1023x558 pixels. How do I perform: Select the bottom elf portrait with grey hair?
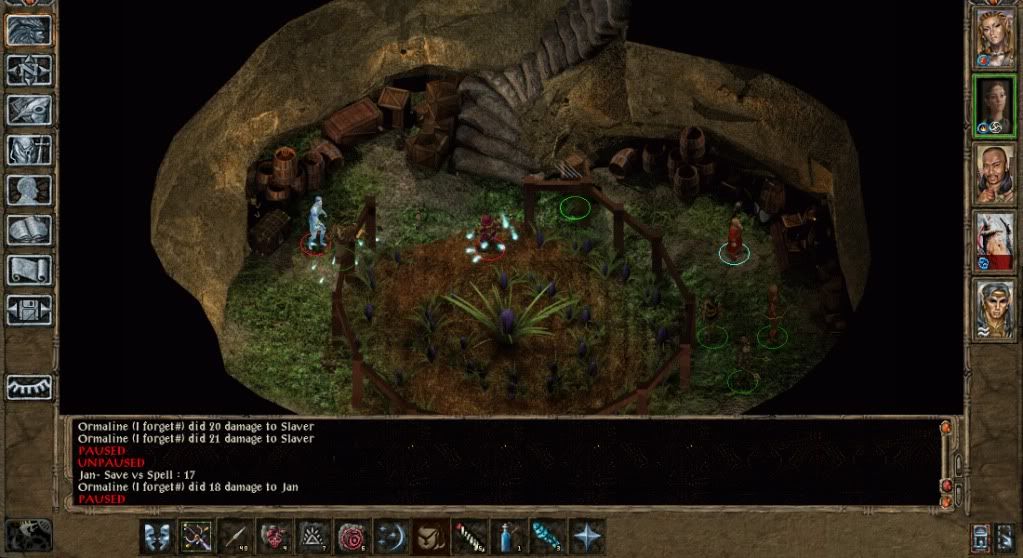tap(995, 308)
